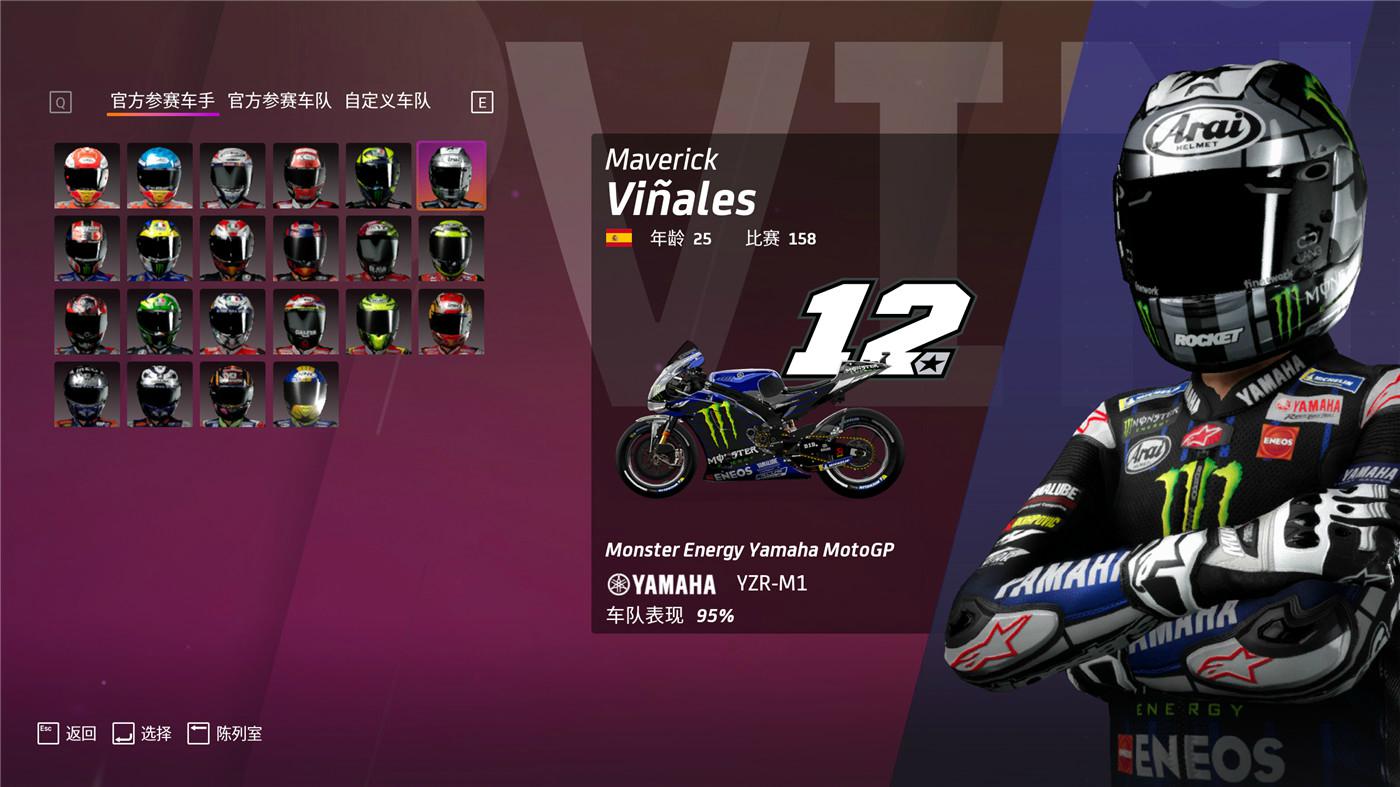Switch to the 官方参赛车手 tab
Viewport: 1400px width, 787px height.
(x=163, y=101)
